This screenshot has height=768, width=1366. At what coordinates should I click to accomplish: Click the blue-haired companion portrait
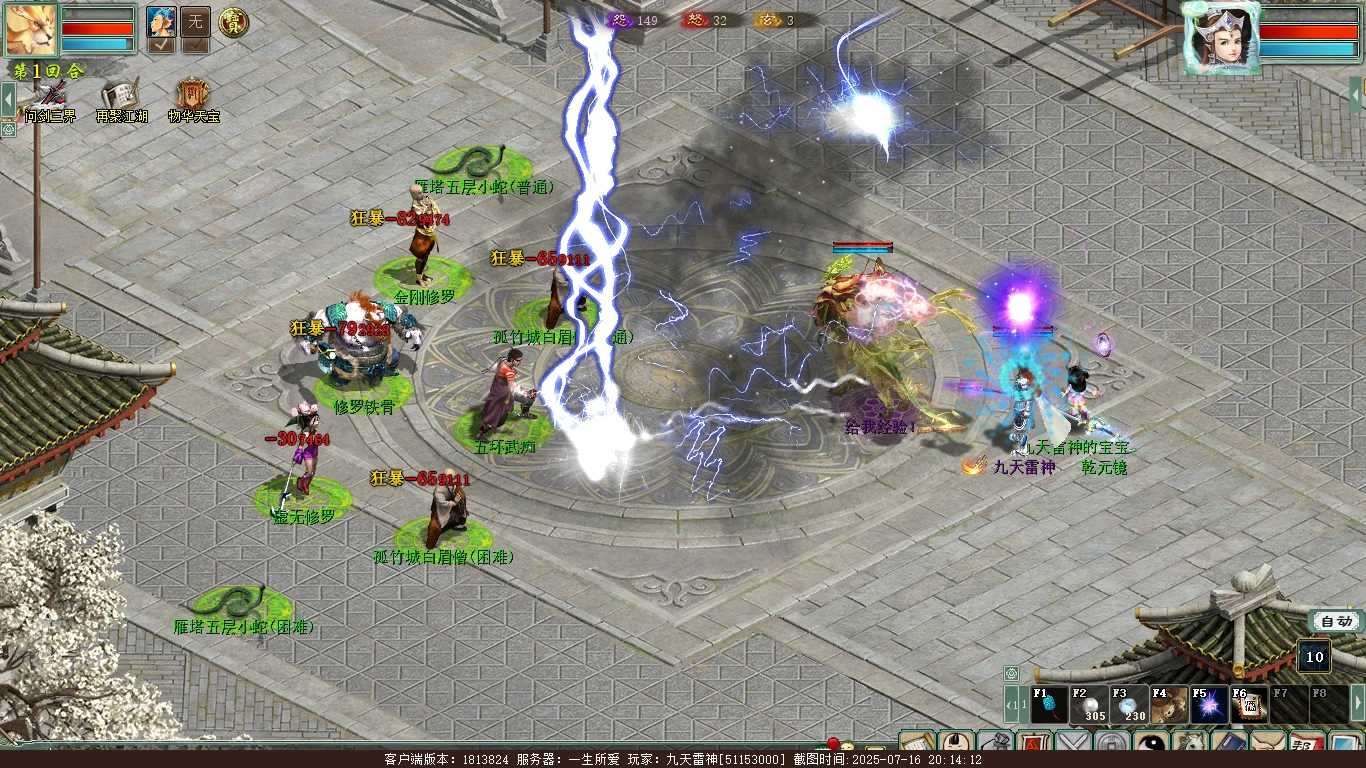pyautogui.click(x=161, y=21)
